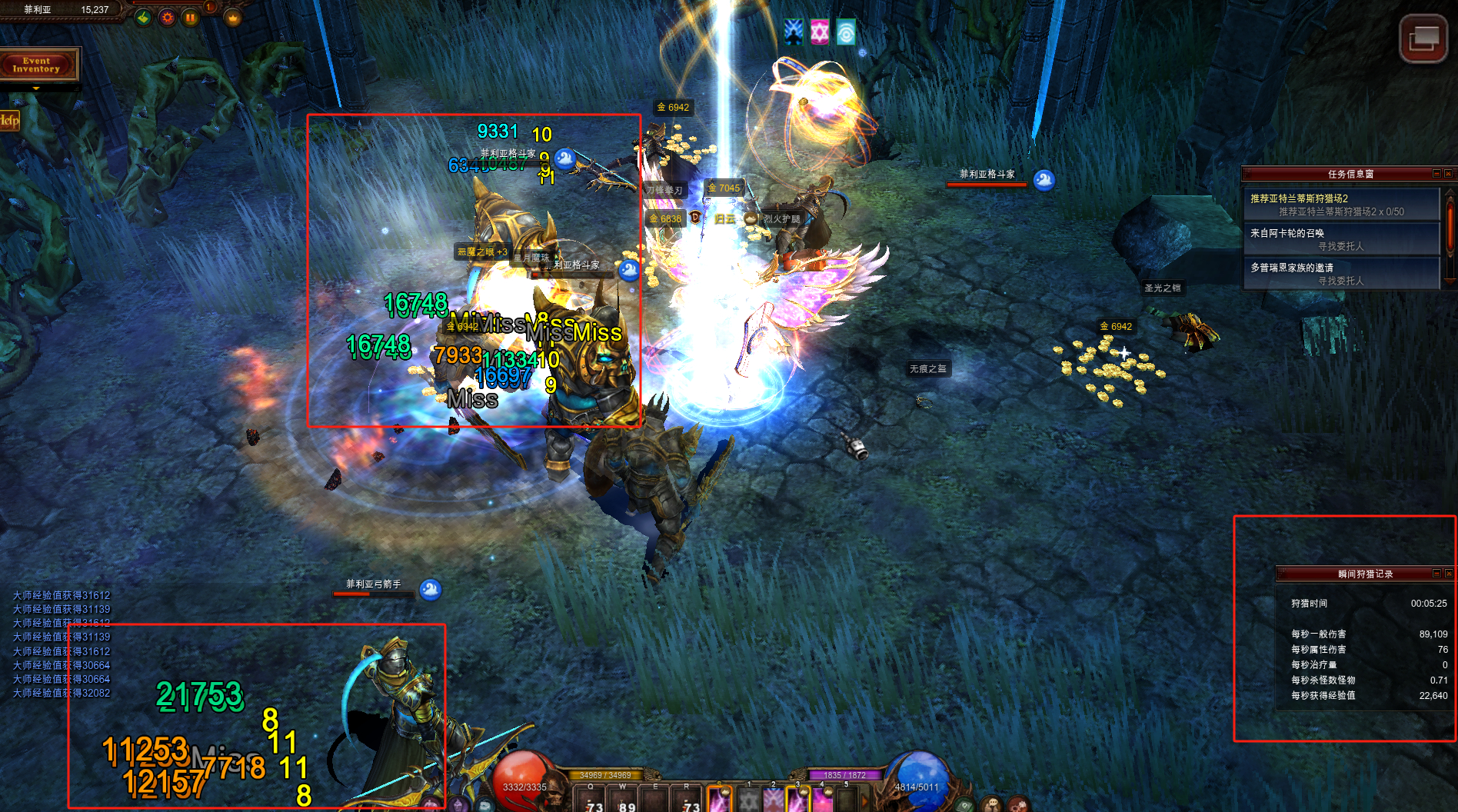
Task: Select quest 推荐亚特兰蒂斯狩猎场2
Action: 1340,205
